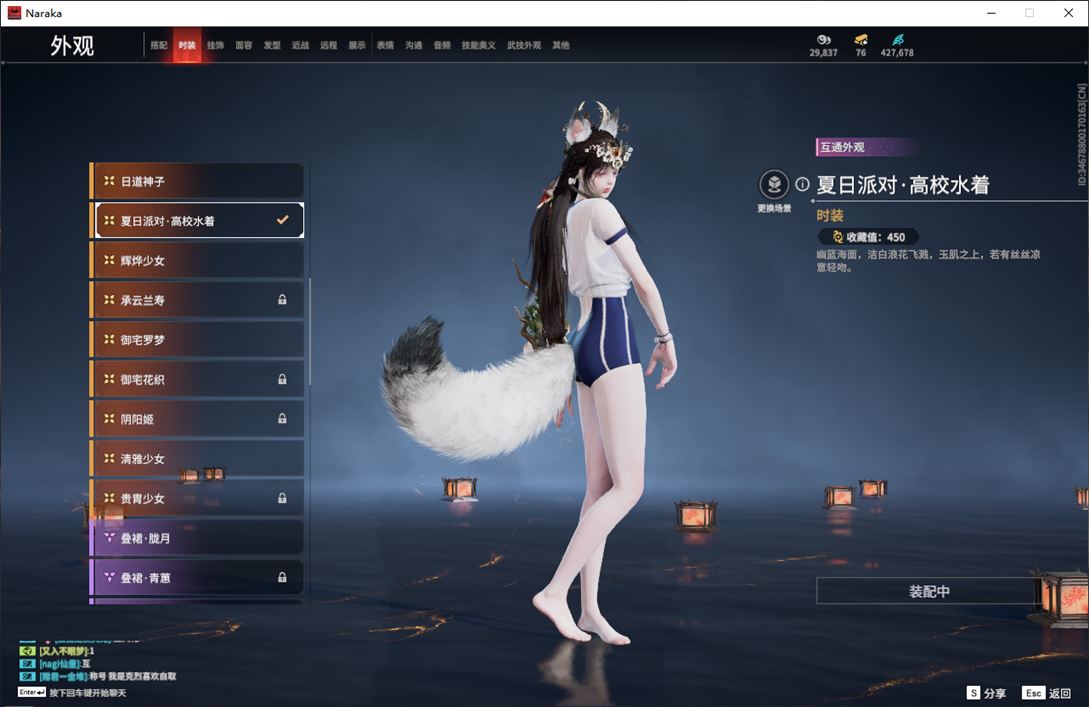Viewport: 1089px width, 707px height.
Task: Close the Naraka window
Action: tap(1067, 13)
